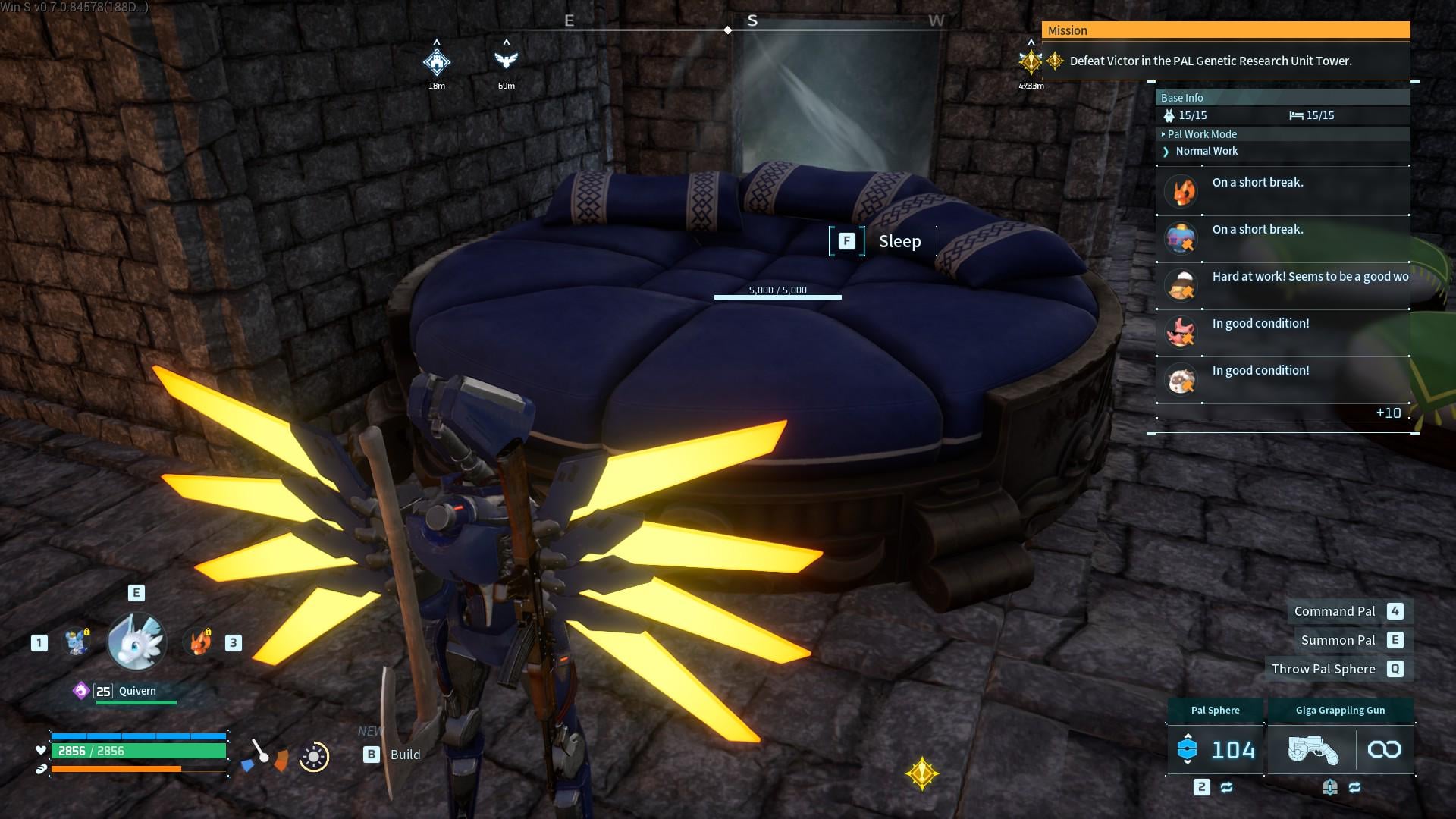Select the Pal Sphere slot
This screenshot has width=1456, height=819.
(x=1215, y=749)
